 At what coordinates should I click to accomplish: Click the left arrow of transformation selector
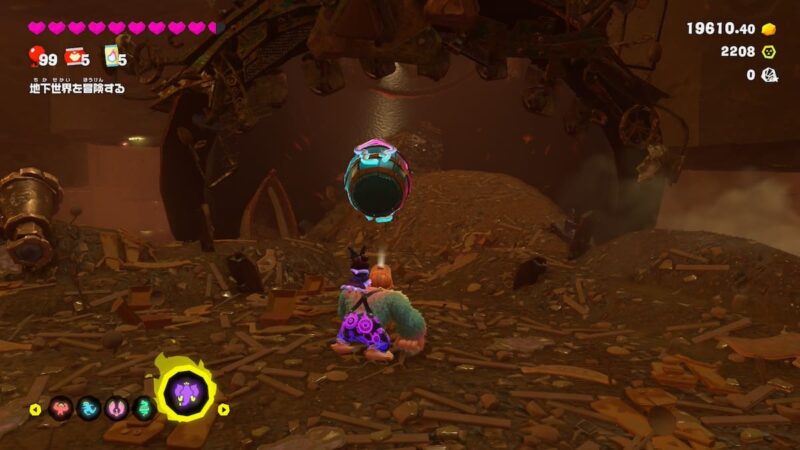[x=35, y=408]
